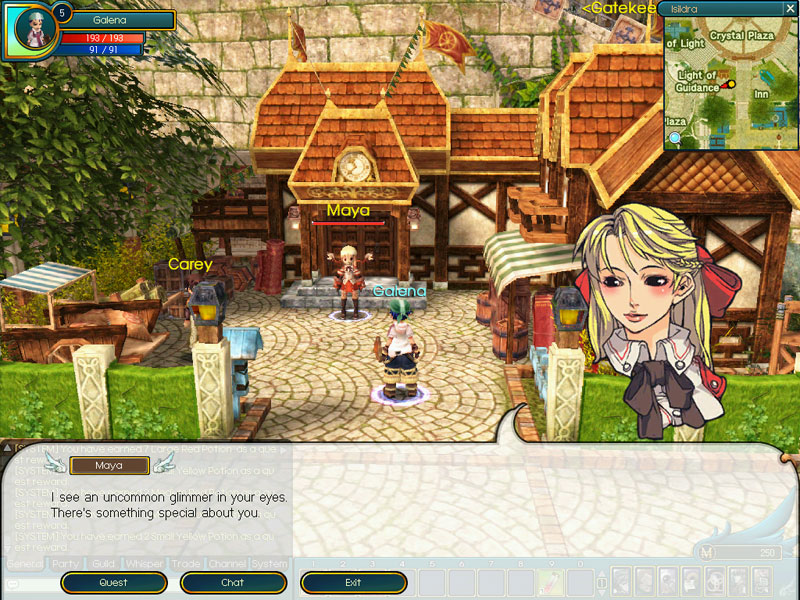This screenshot has width=800, height=600.
Task: Use the item in hotbar slot 9
Action: pyautogui.click(x=551, y=581)
